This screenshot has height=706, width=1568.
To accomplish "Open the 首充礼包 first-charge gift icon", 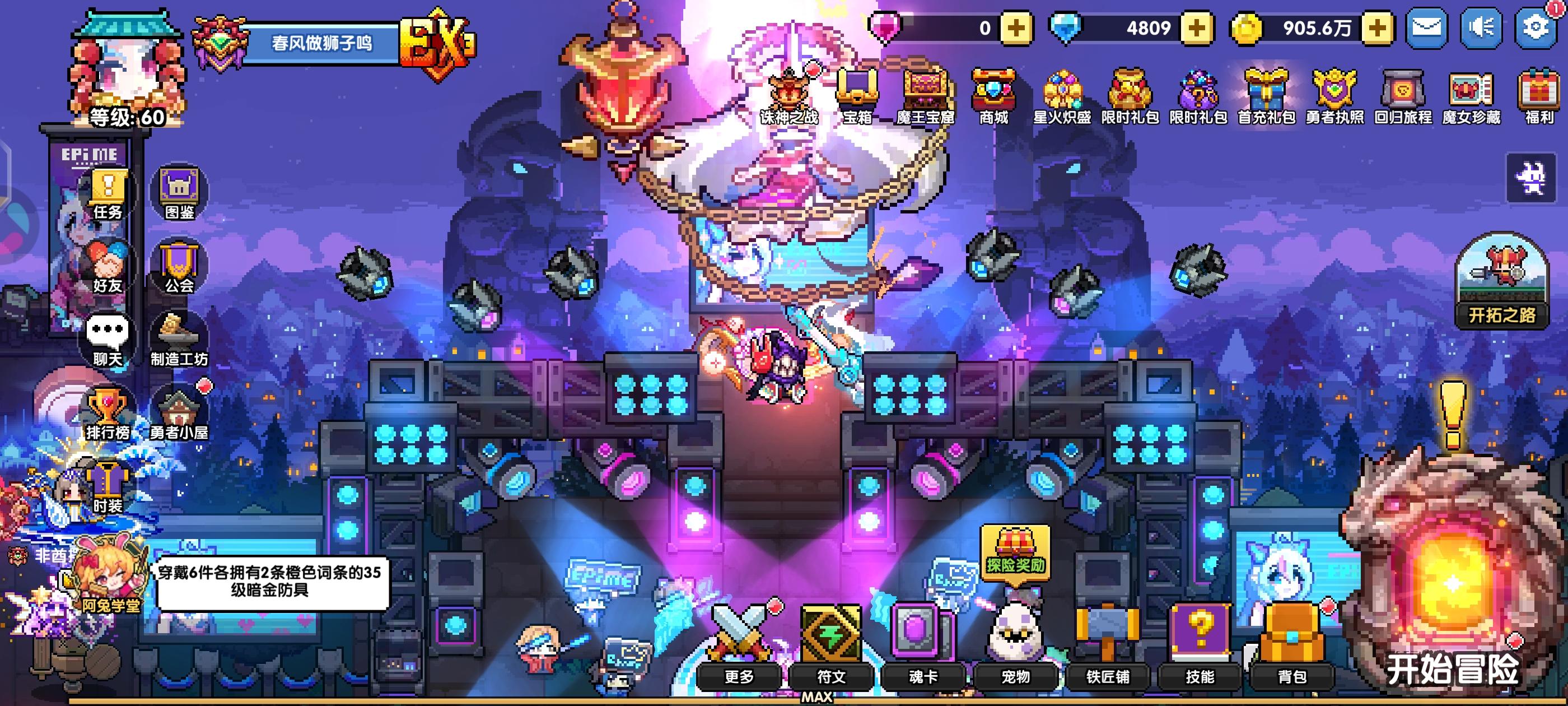I will [x=1267, y=91].
